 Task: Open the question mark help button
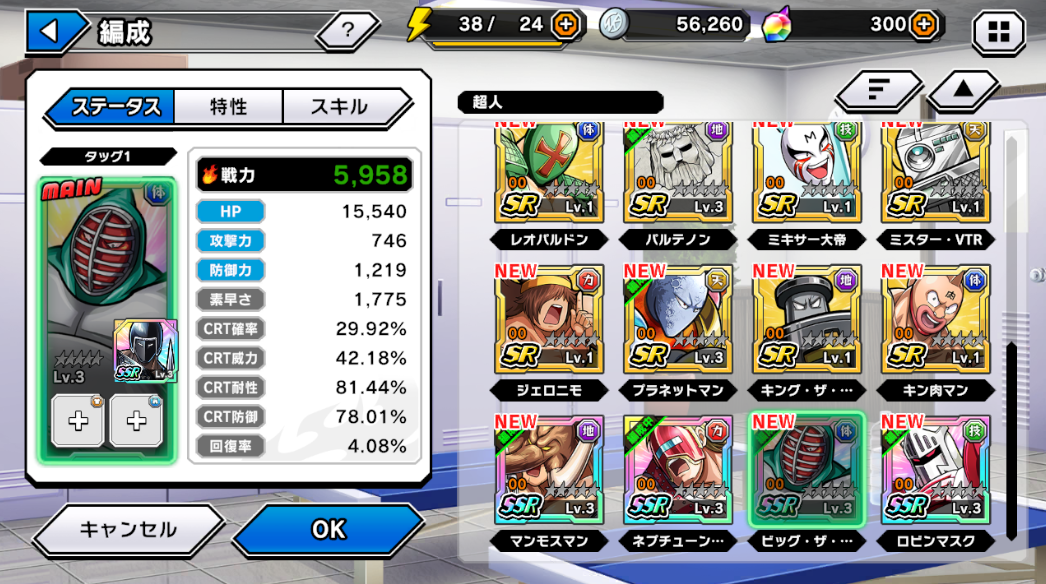click(347, 31)
